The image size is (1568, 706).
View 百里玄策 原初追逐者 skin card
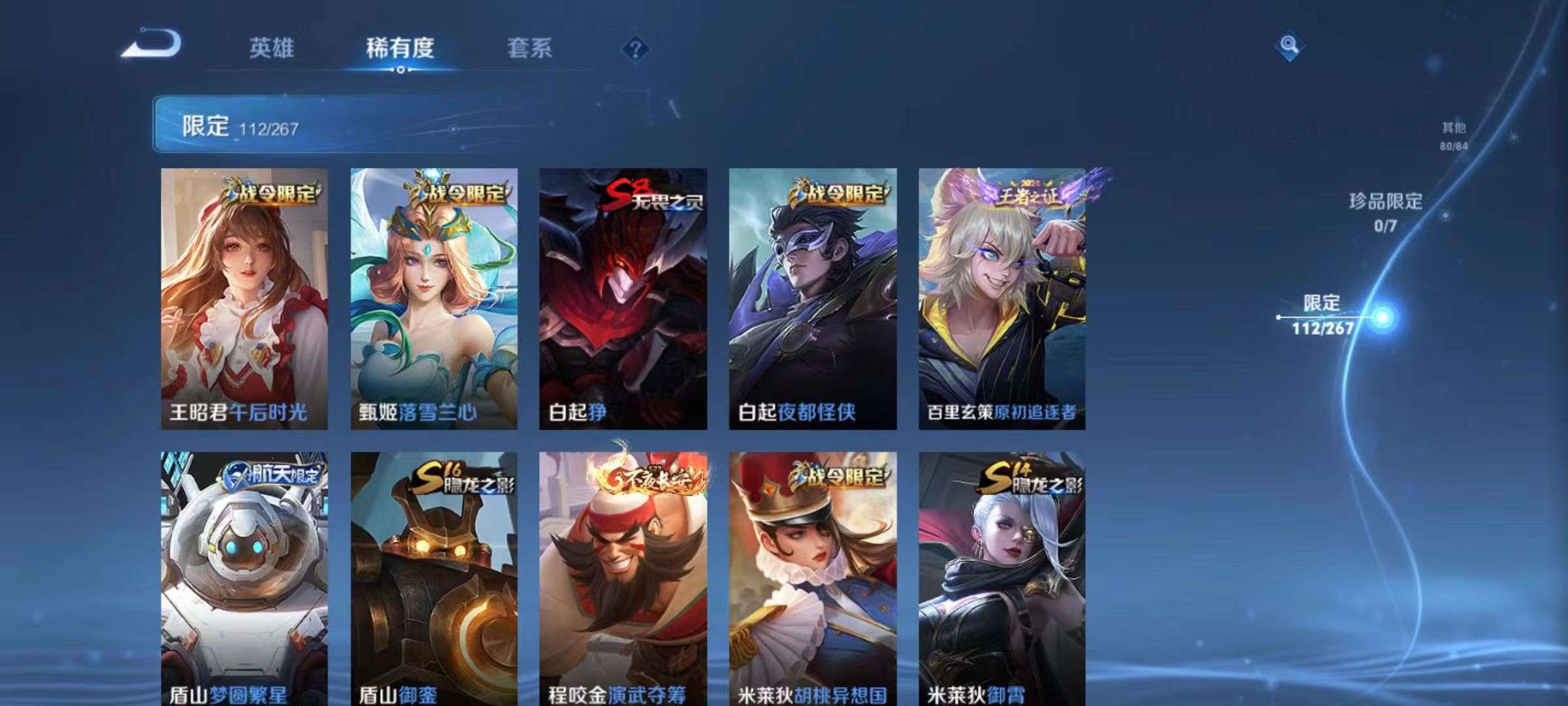1002,299
